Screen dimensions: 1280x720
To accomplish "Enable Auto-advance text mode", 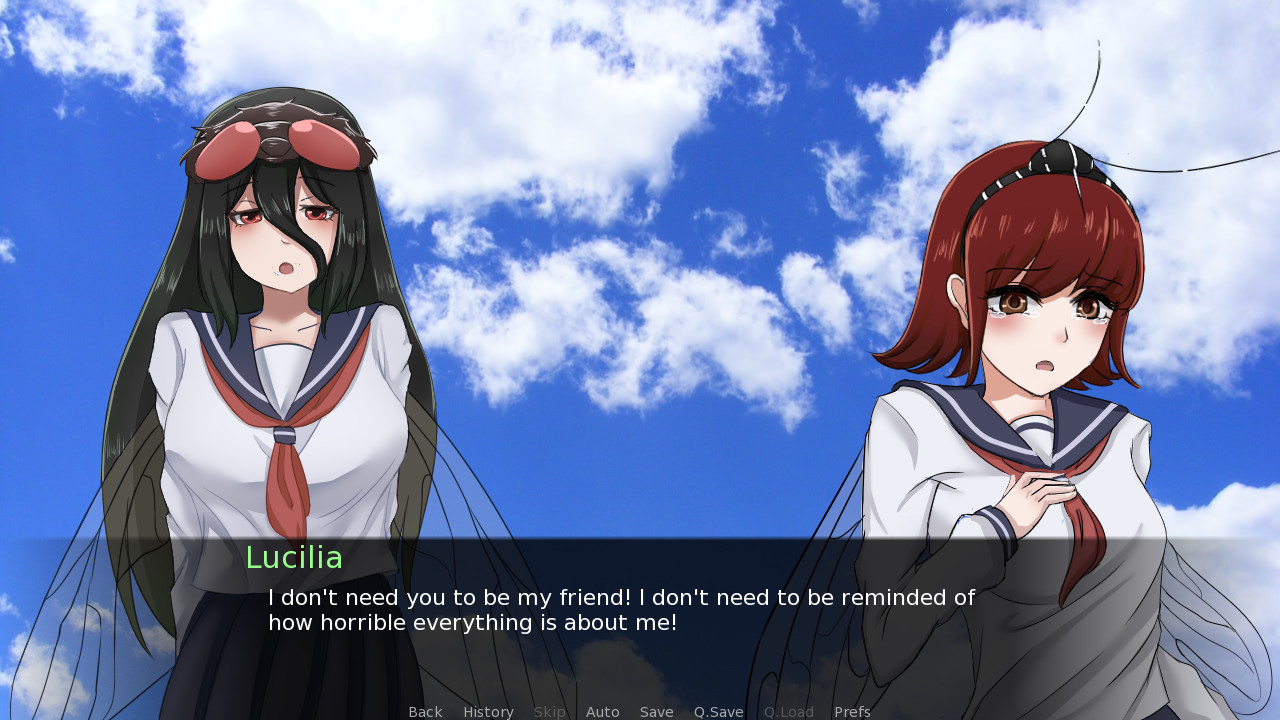I will 603,712.
